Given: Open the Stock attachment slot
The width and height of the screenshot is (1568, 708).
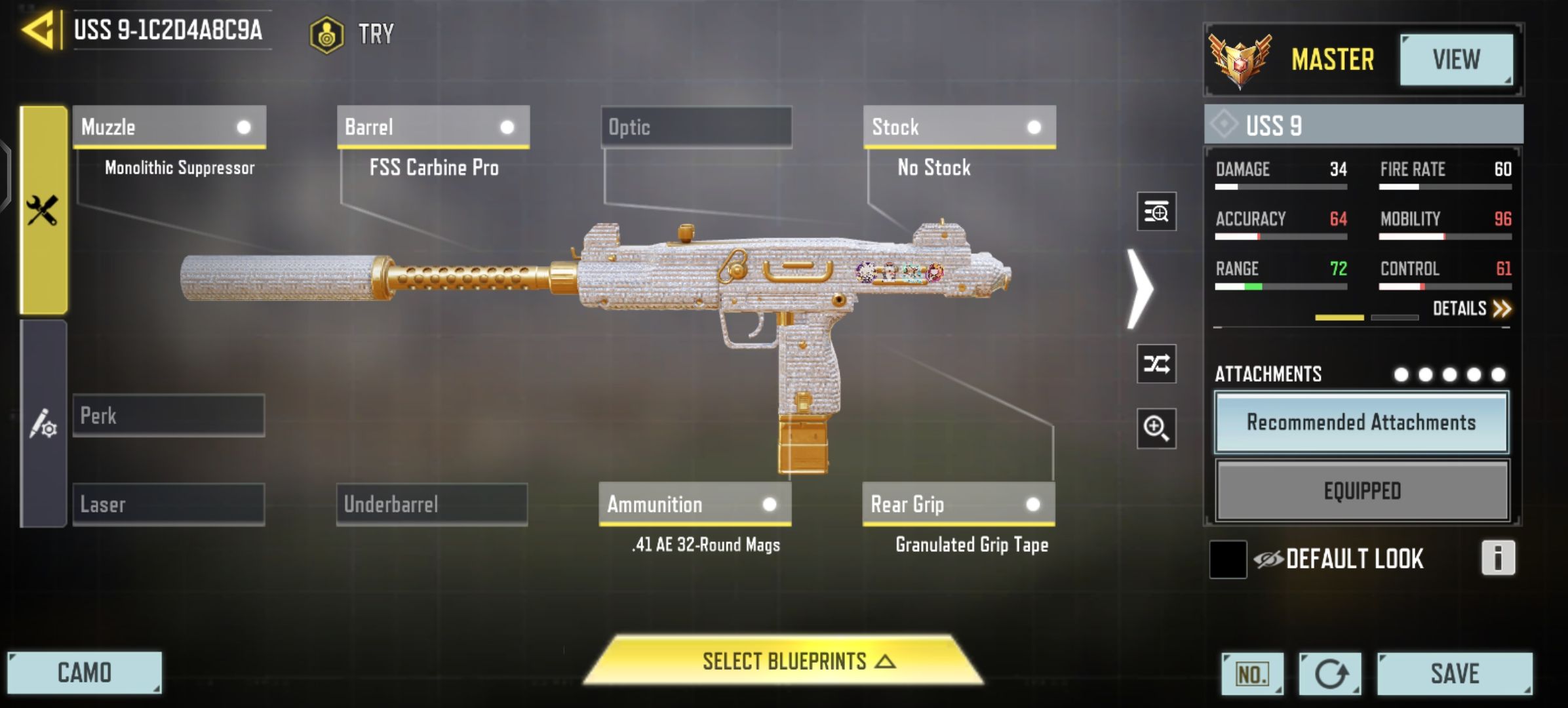Looking at the screenshot, I should pos(959,127).
